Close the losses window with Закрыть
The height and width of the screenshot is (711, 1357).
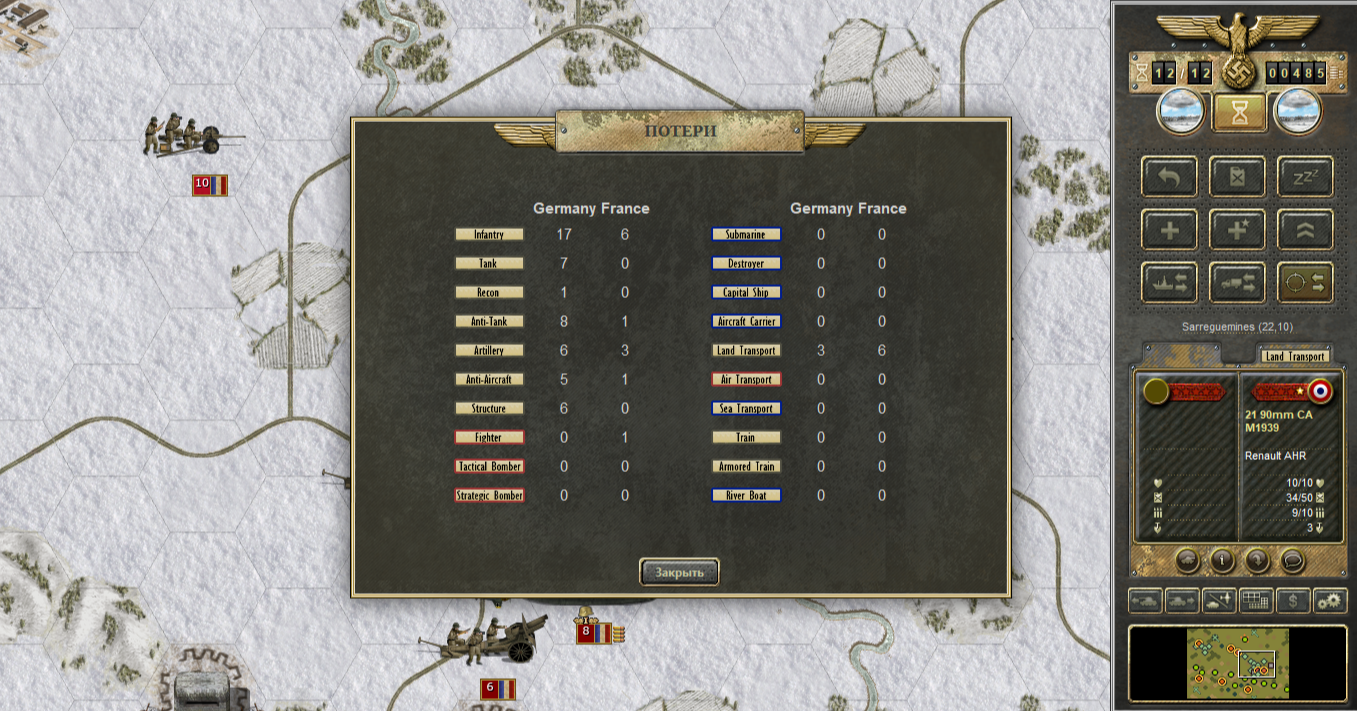tap(679, 572)
